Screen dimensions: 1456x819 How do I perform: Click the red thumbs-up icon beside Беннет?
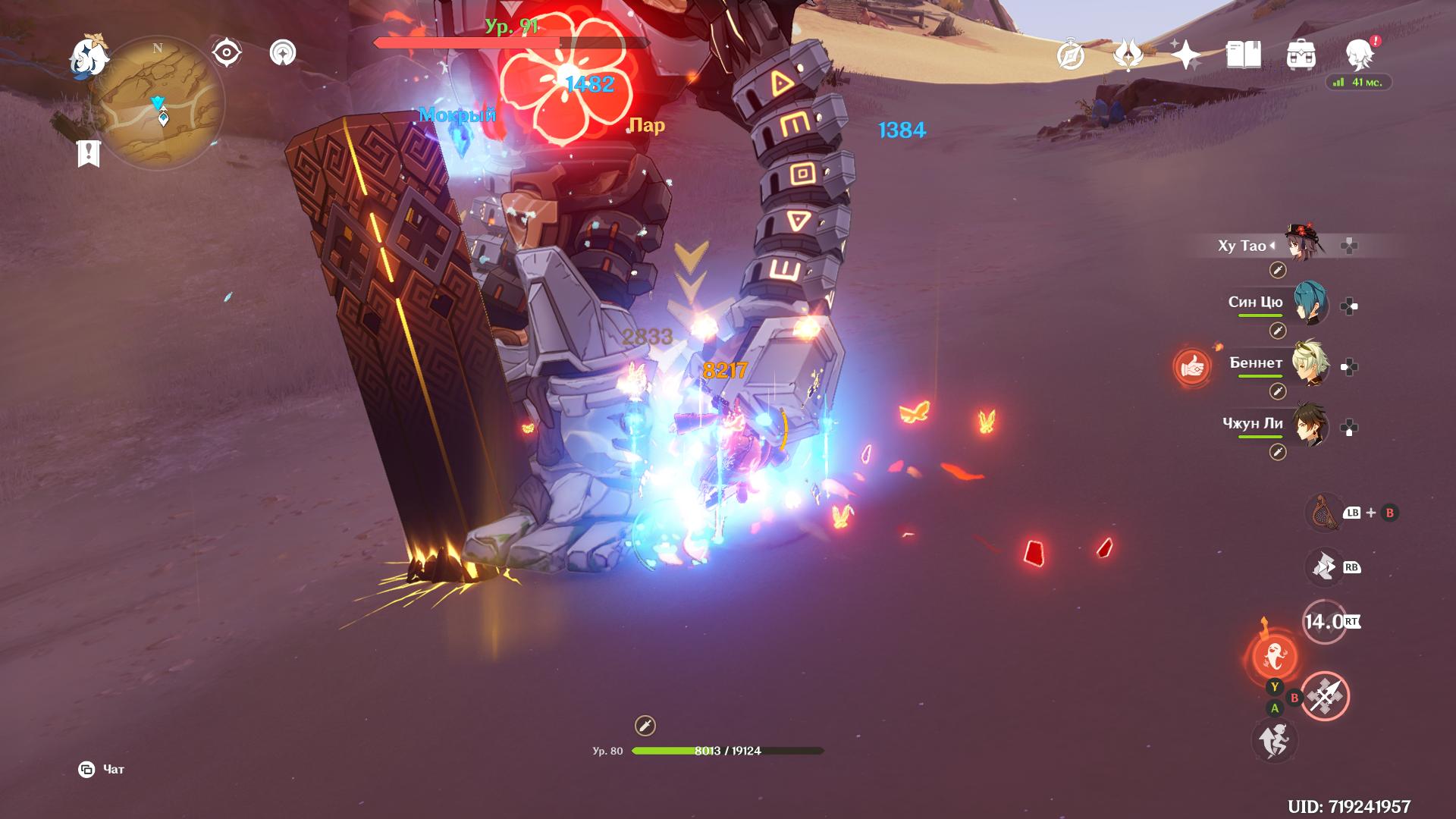[x=1192, y=368]
